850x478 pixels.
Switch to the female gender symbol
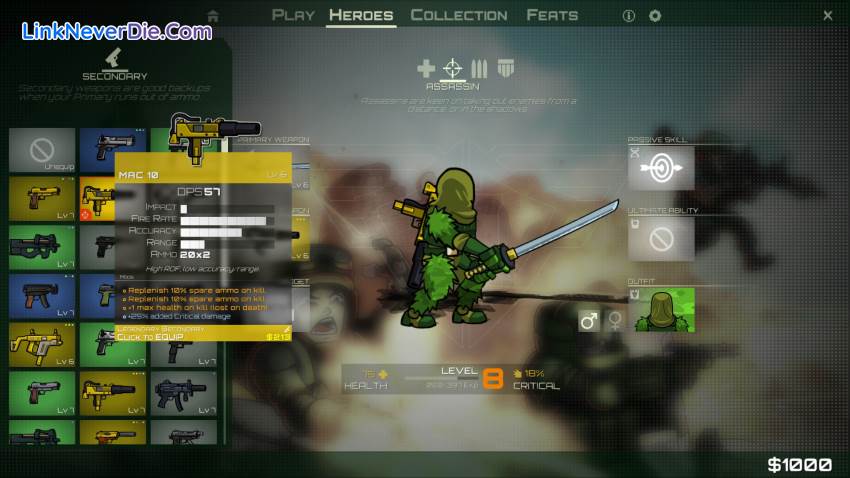click(x=614, y=321)
